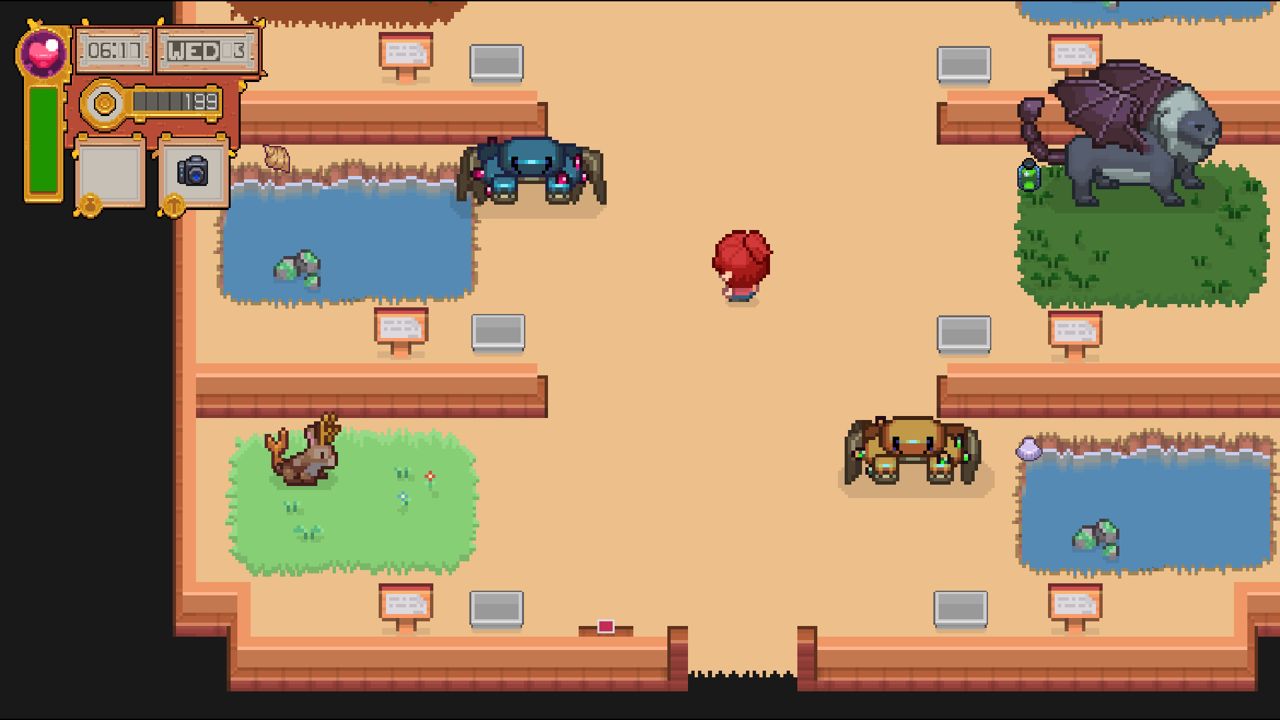
Task: Click the clock showing 06:17
Action: coord(113,50)
